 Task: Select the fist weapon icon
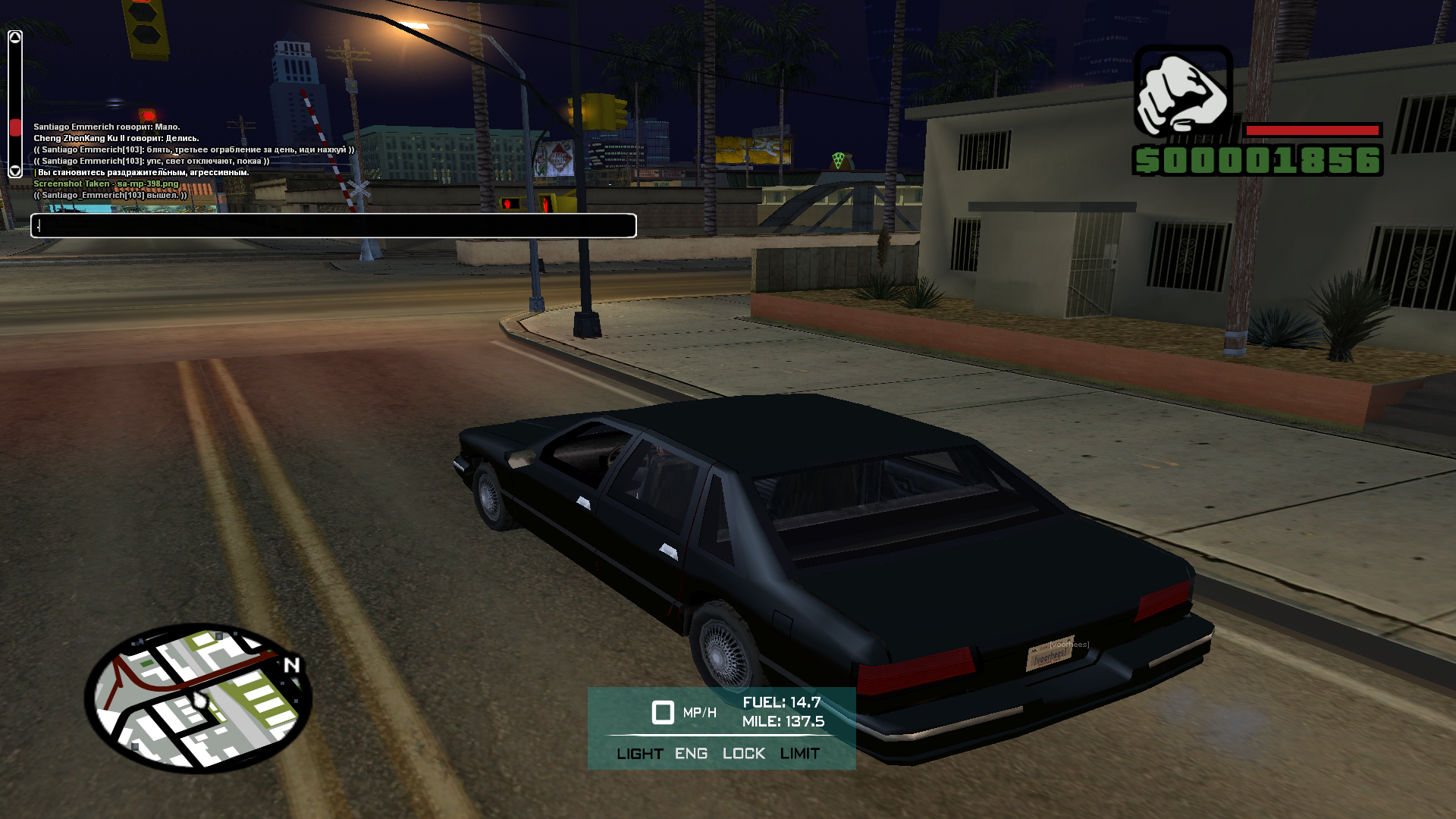1182,91
